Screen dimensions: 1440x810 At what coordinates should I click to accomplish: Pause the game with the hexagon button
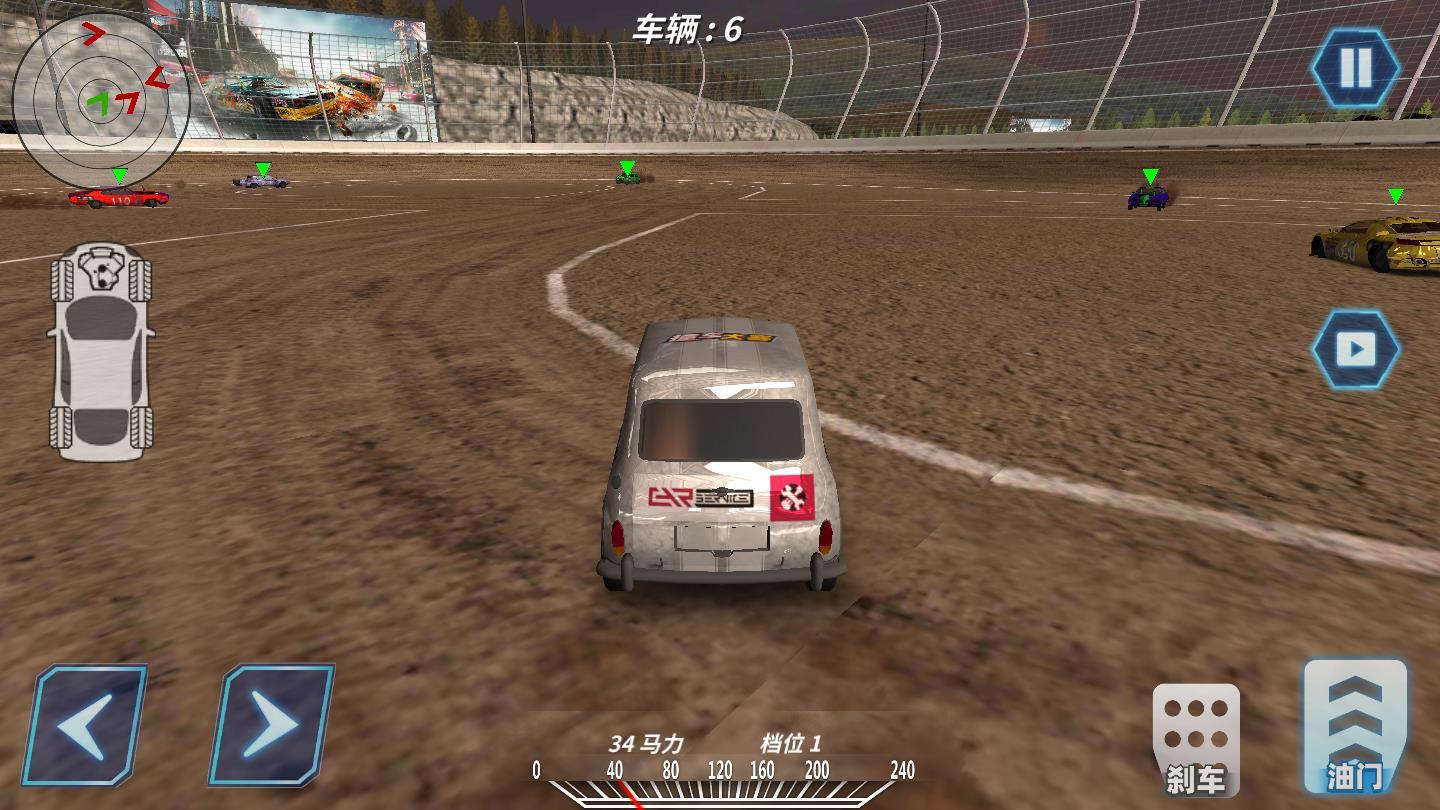coord(1355,68)
